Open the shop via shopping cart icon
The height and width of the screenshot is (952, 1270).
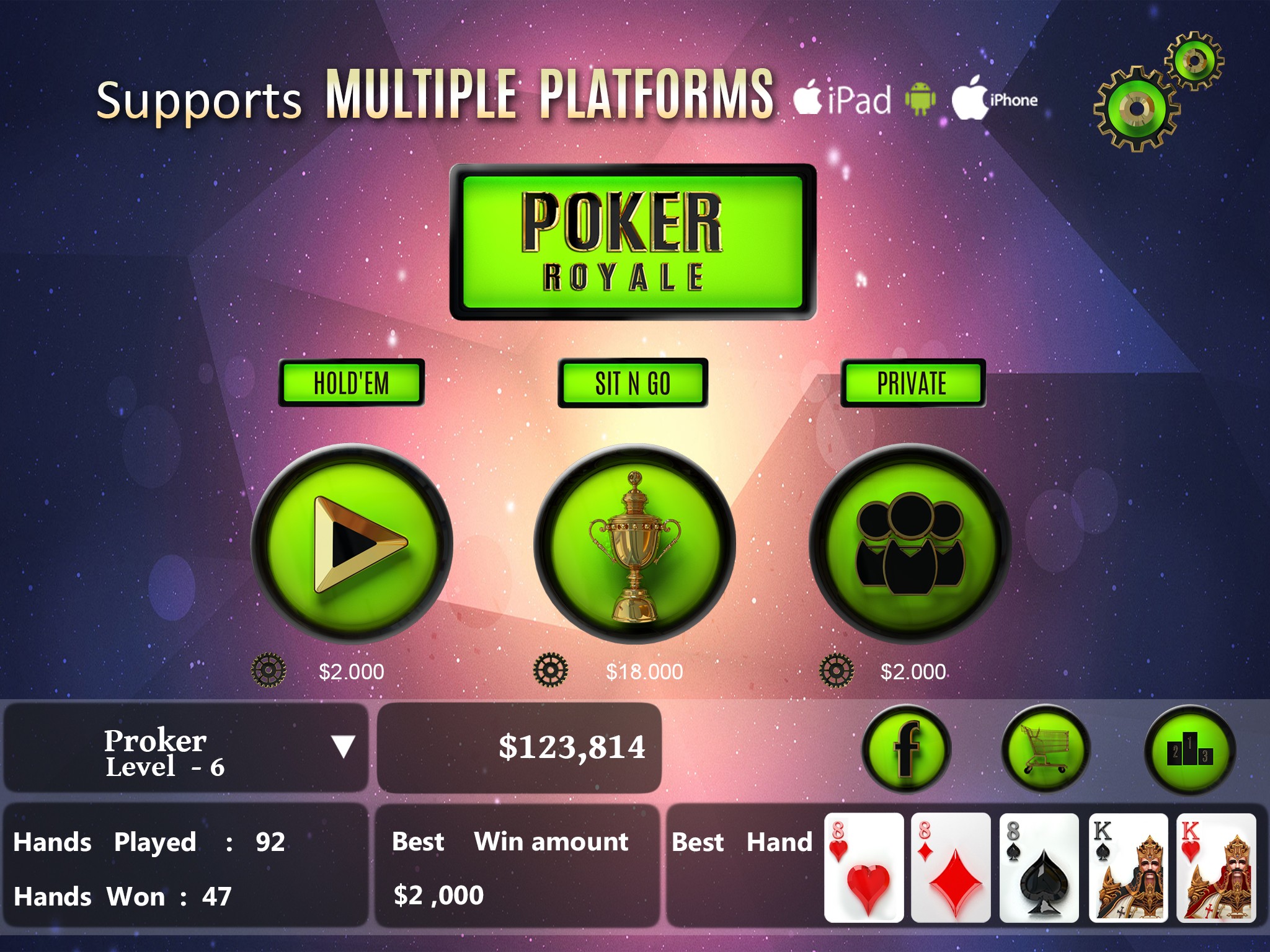pyautogui.click(x=1046, y=749)
